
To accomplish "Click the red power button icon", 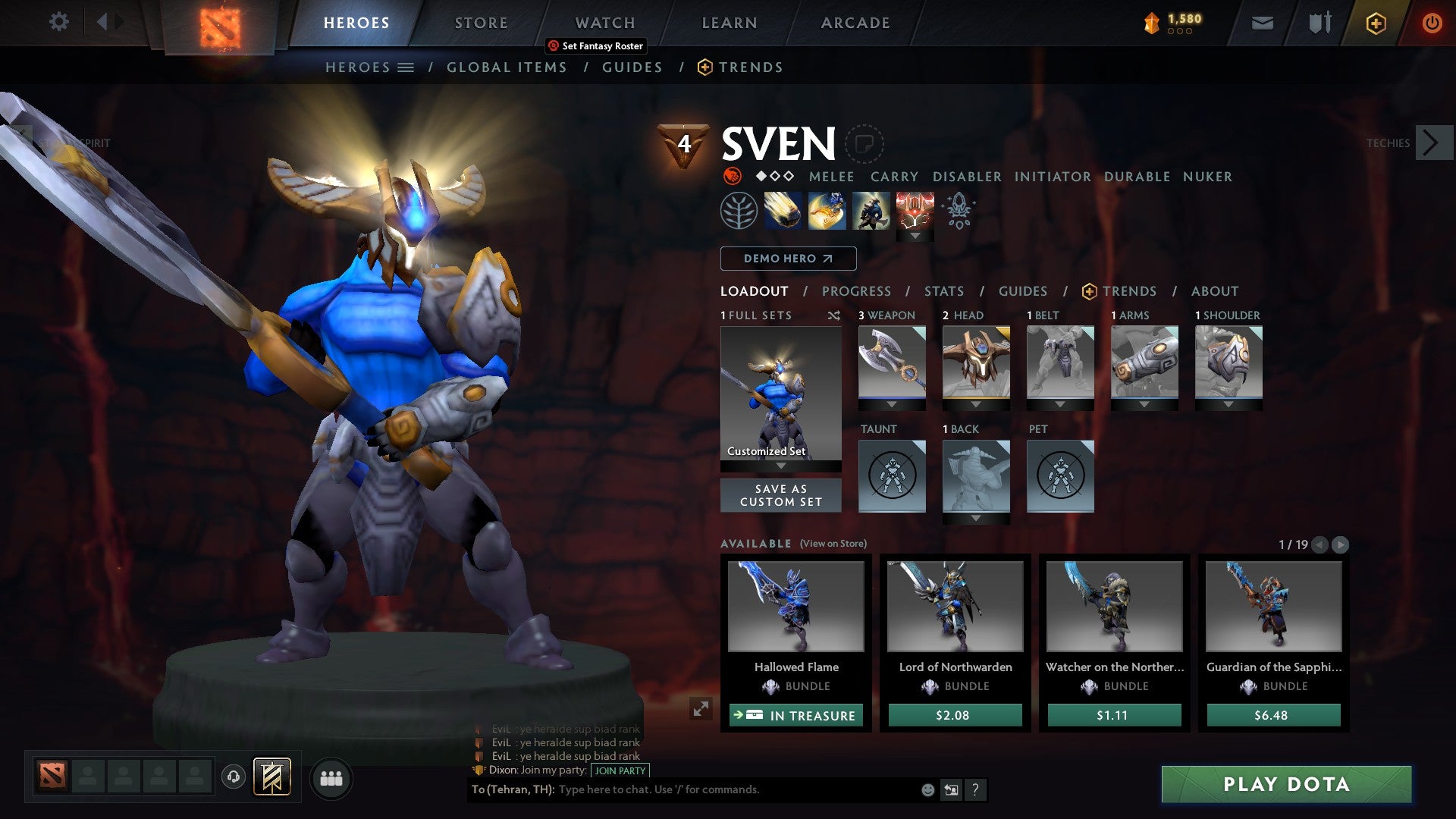I will [x=1432, y=23].
